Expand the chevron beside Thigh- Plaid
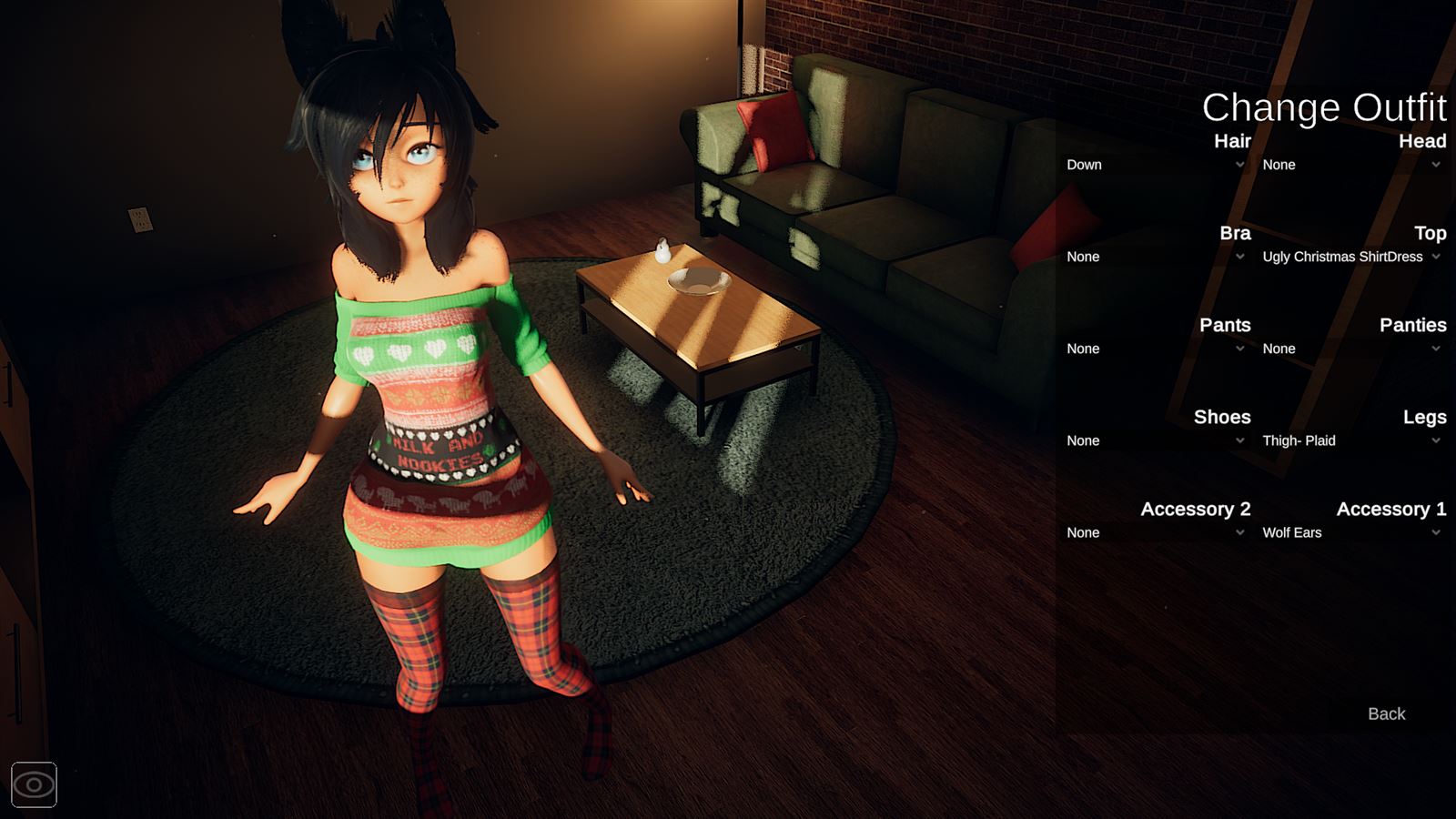 [1436, 440]
